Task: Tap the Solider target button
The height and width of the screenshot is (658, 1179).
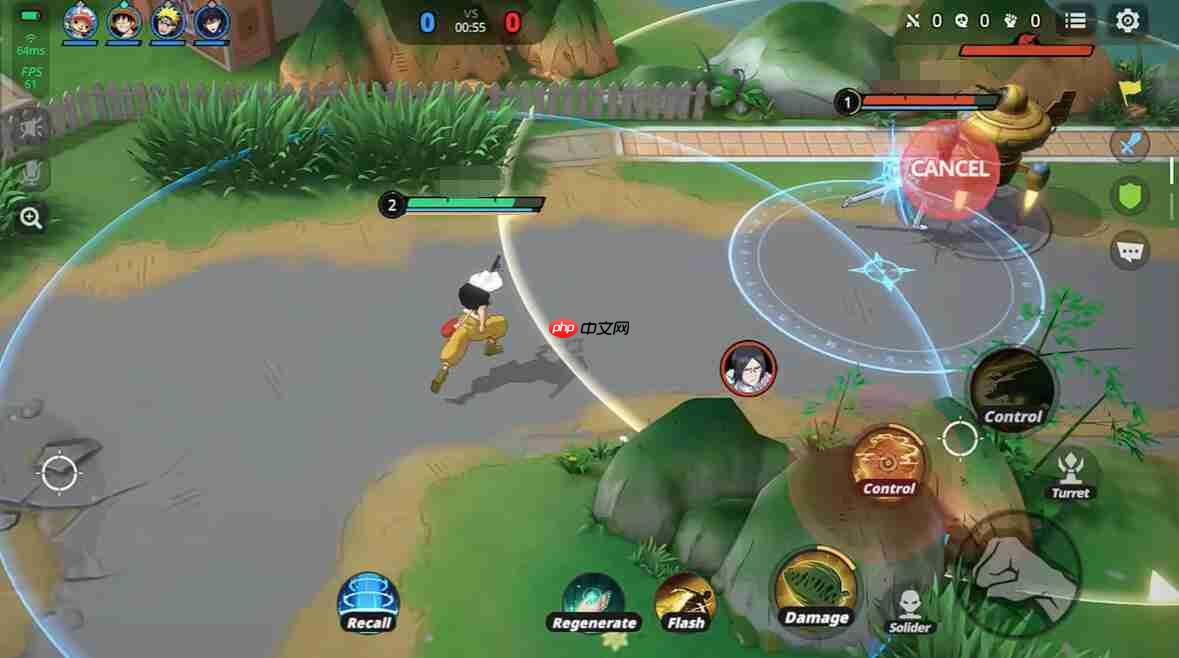Action: (x=909, y=609)
